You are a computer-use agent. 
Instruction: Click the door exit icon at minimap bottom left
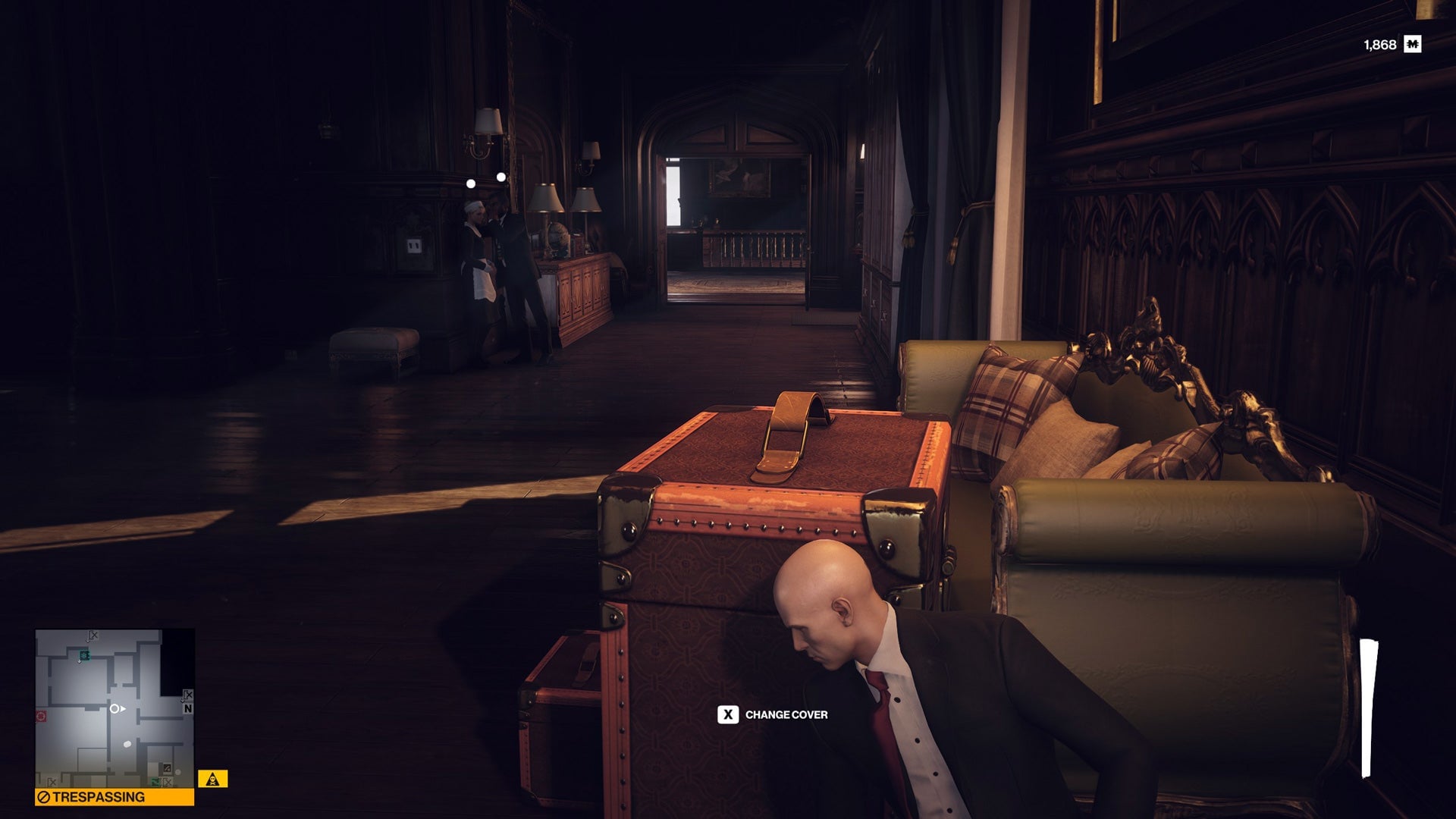pos(52,782)
